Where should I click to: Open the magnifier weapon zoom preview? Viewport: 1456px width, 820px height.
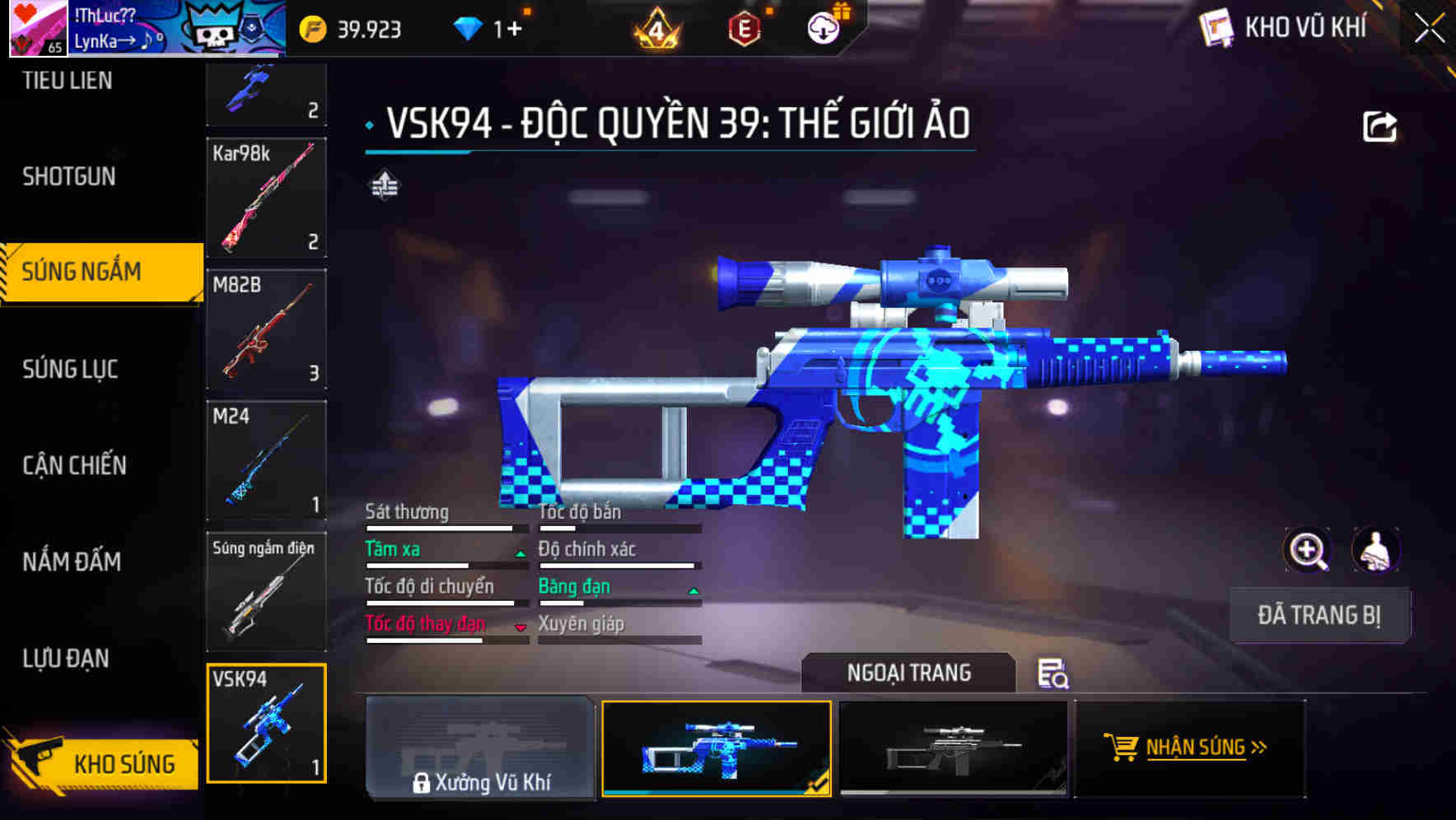[1307, 550]
